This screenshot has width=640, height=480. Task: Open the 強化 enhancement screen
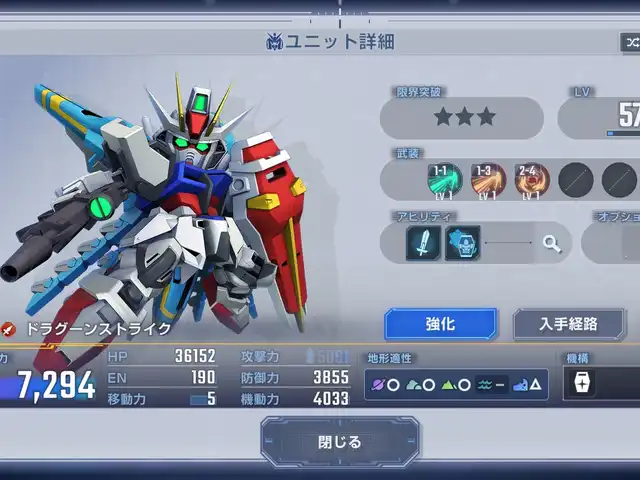(440, 324)
